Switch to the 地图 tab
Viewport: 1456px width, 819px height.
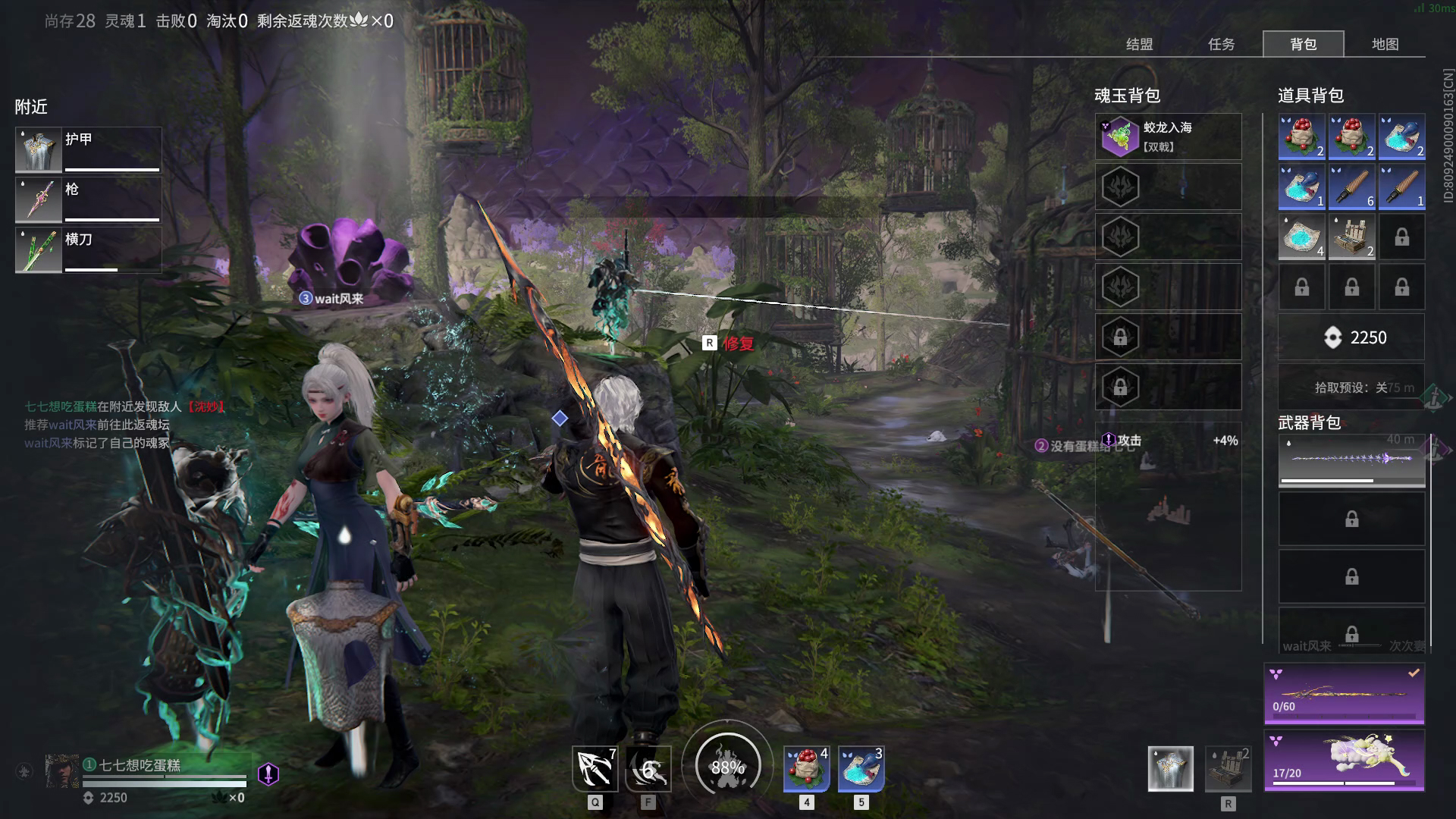pyautogui.click(x=1385, y=44)
